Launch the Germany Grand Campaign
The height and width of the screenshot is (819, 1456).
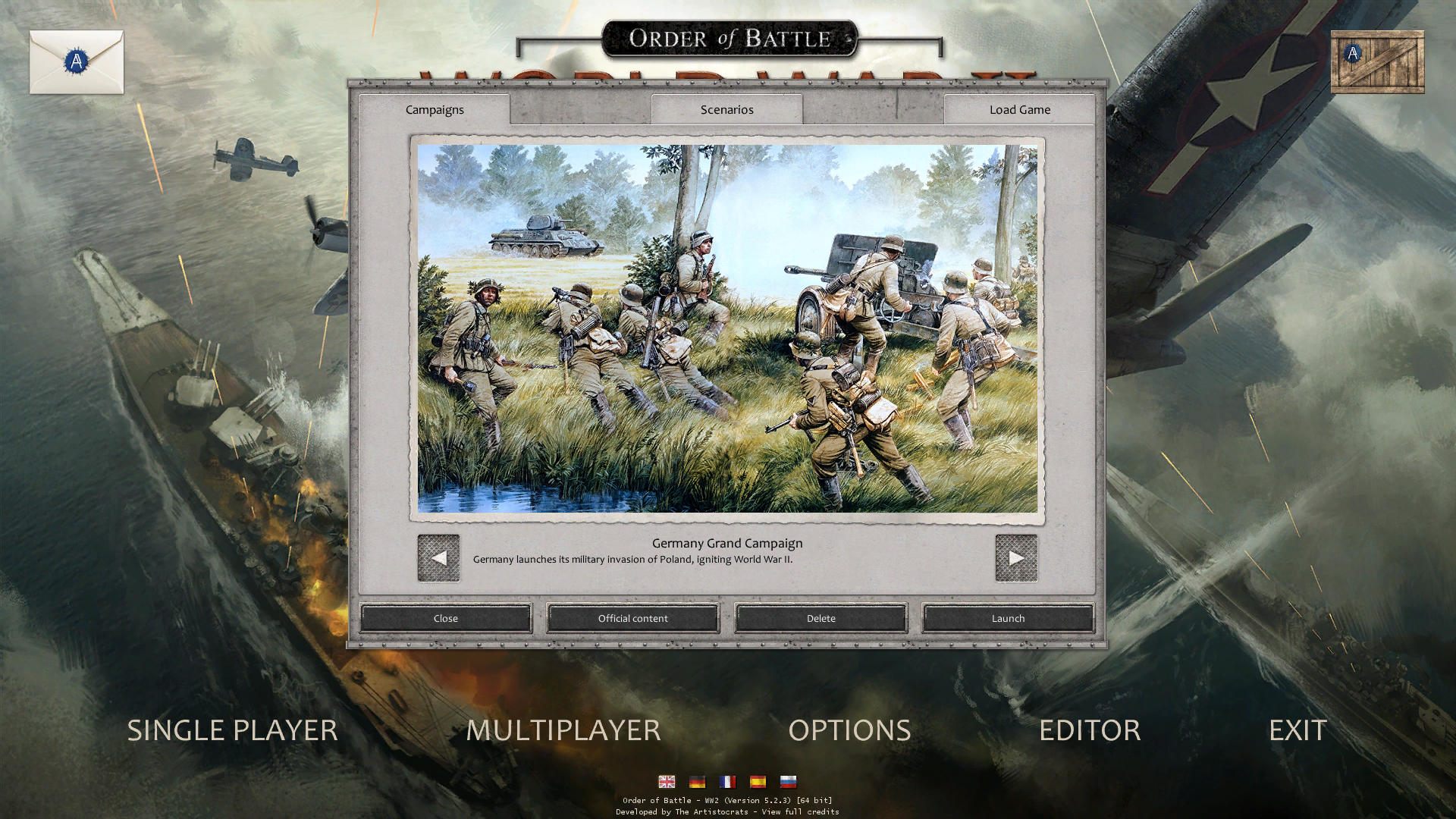click(x=1008, y=618)
